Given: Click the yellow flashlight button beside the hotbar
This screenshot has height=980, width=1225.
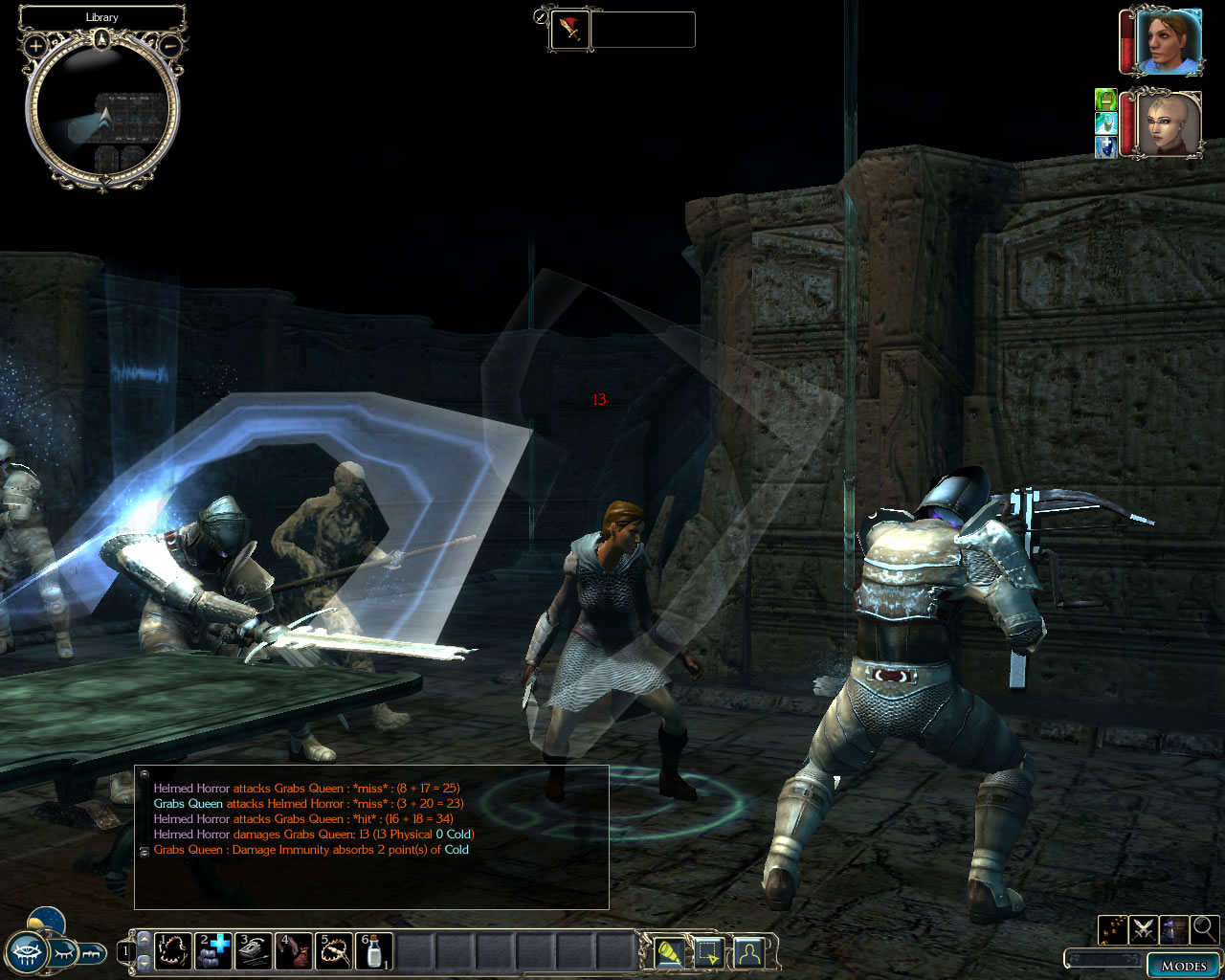Looking at the screenshot, I should 667,952.
